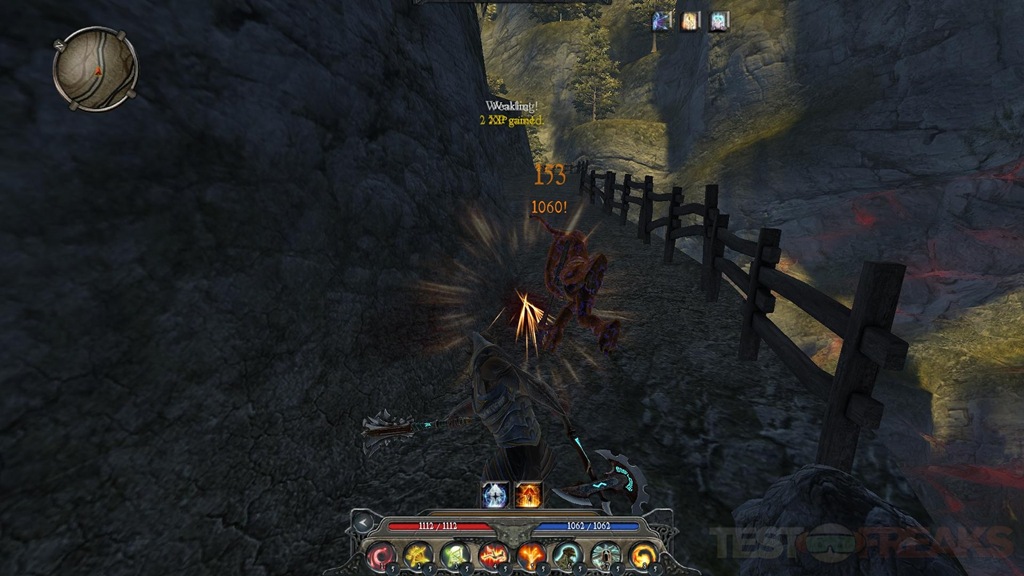The width and height of the screenshot is (1024, 576).
Task: Click the hotbar's left arrow button
Action: [x=364, y=523]
